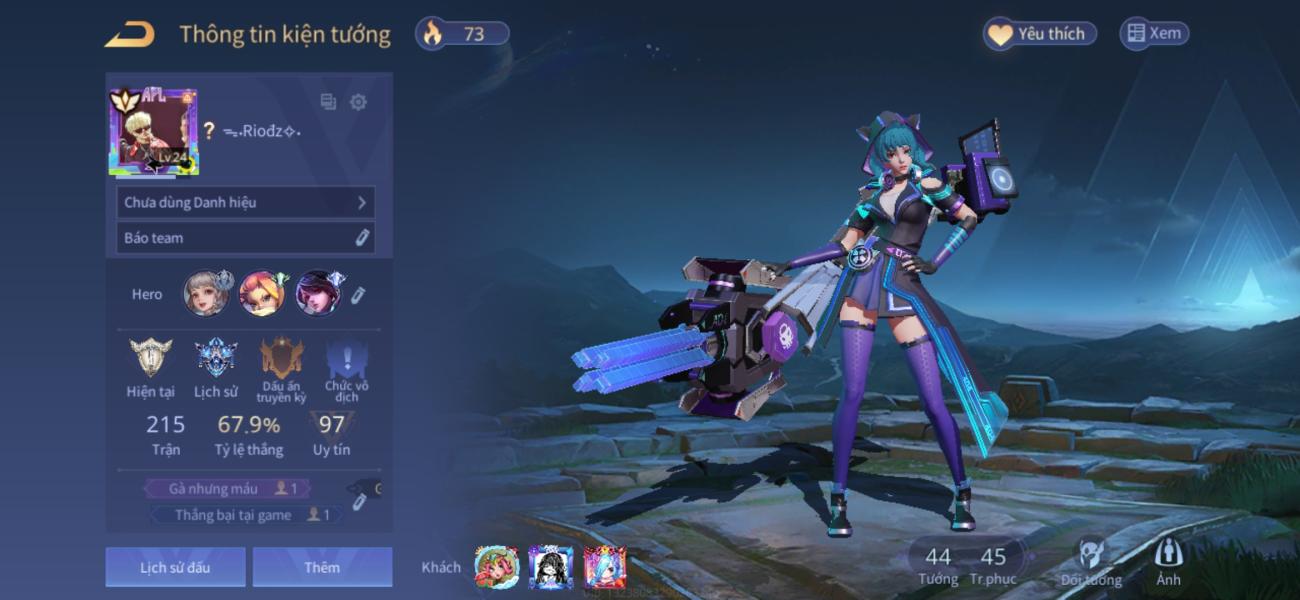
Task: Open the Ảnh photo option
Action: pyautogui.click(x=1168, y=562)
